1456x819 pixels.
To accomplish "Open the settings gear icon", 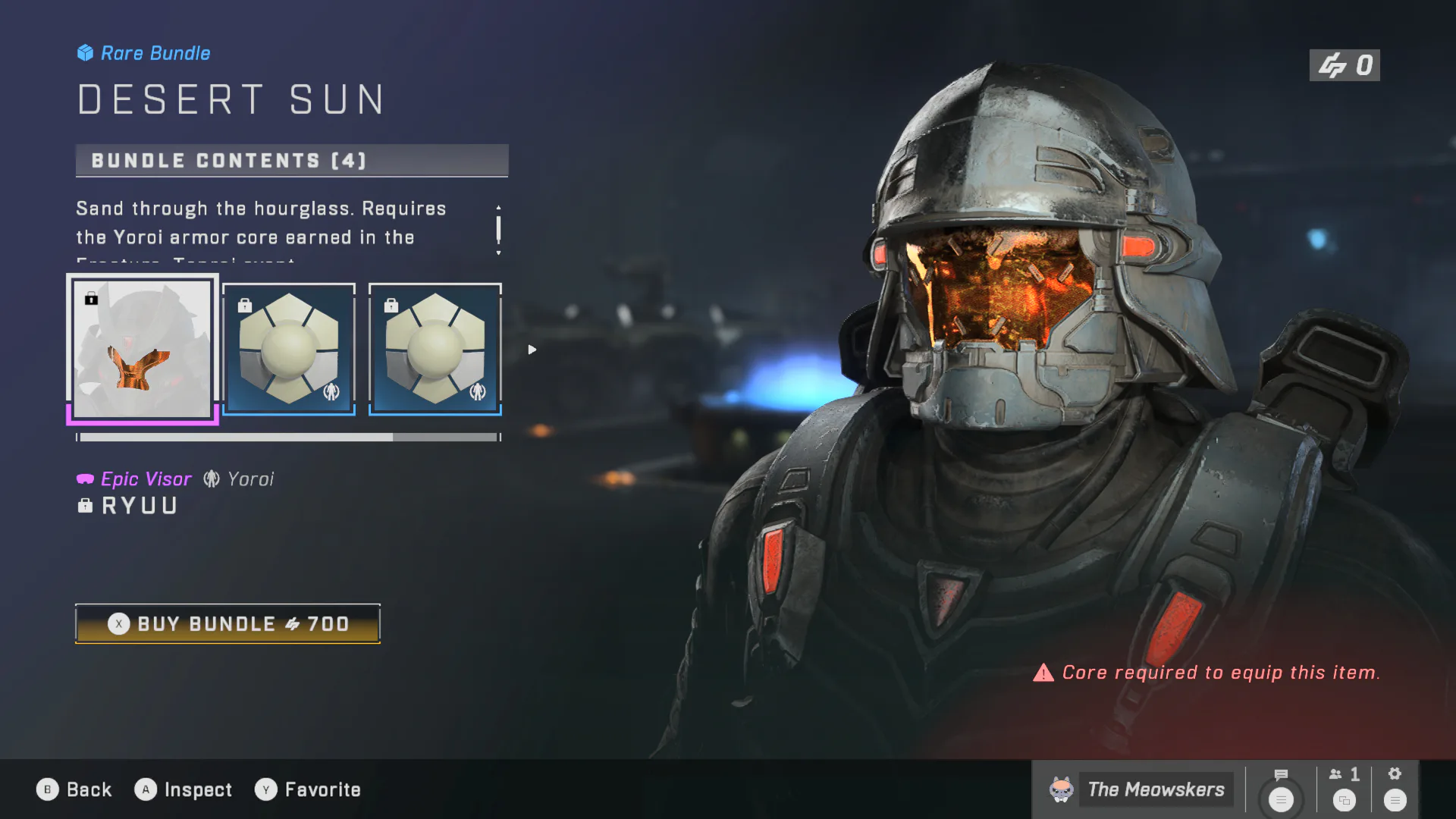I will (1395, 774).
